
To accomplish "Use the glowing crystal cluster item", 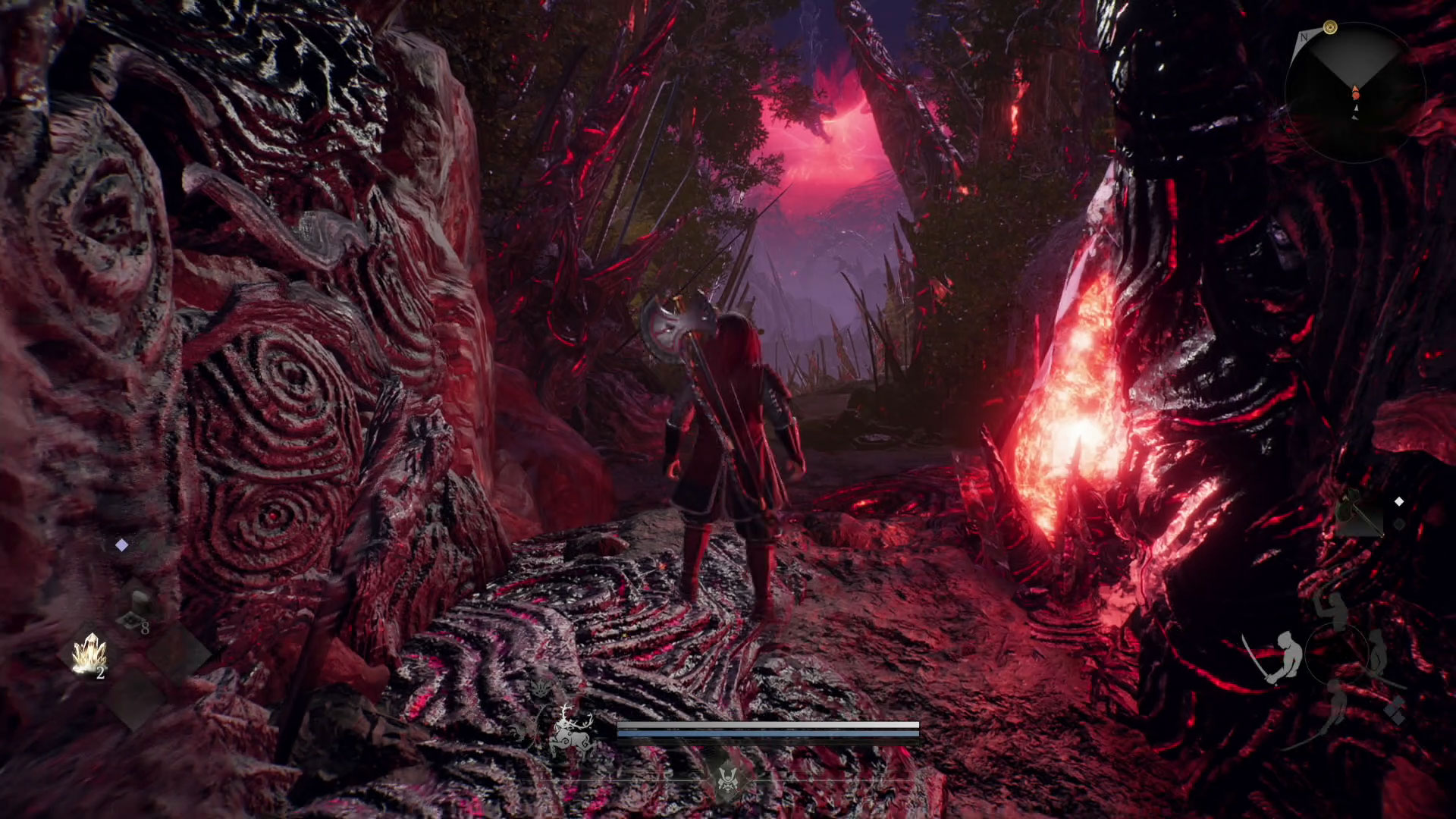I will pyautogui.click(x=89, y=654).
